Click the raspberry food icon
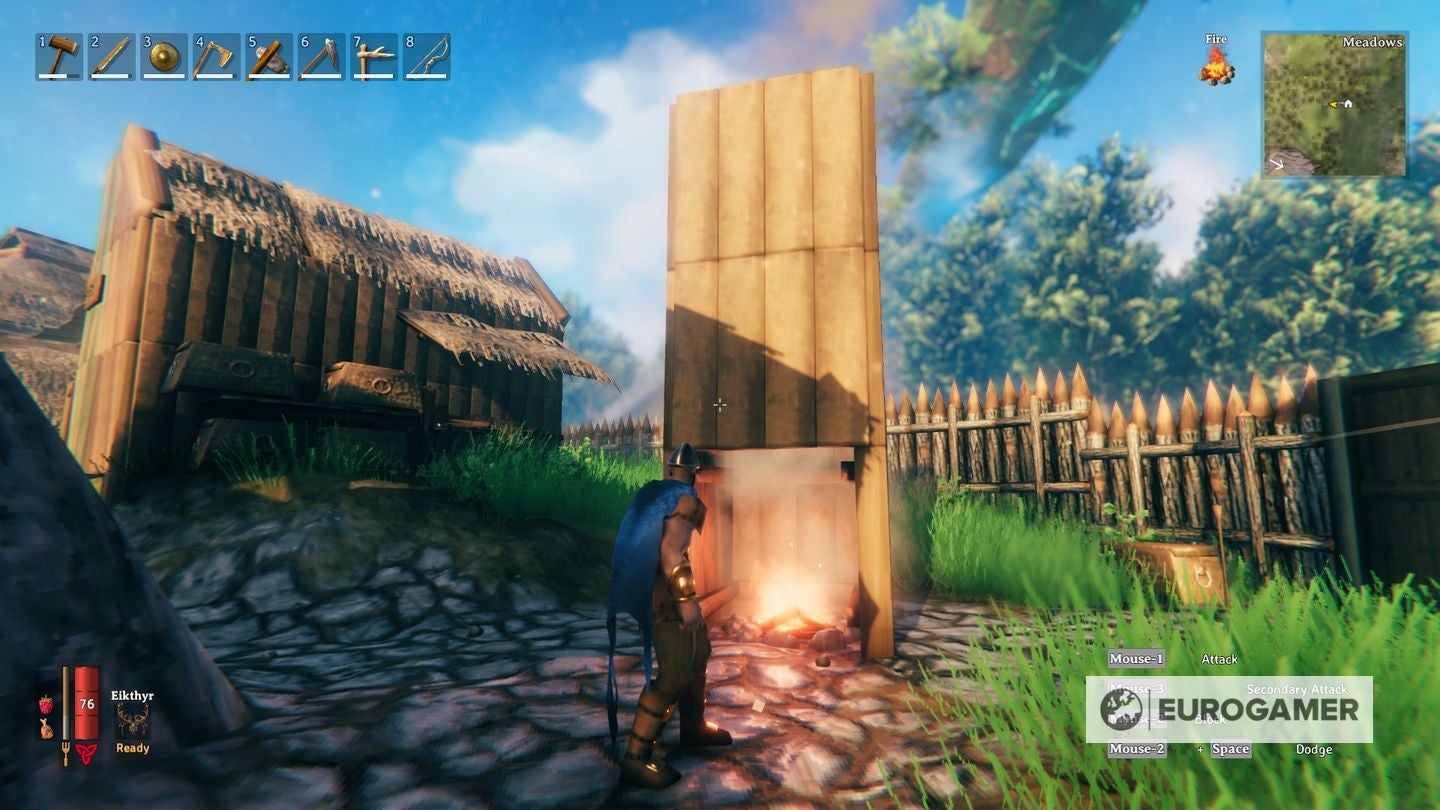1440x810 pixels. tap(46, 704)
